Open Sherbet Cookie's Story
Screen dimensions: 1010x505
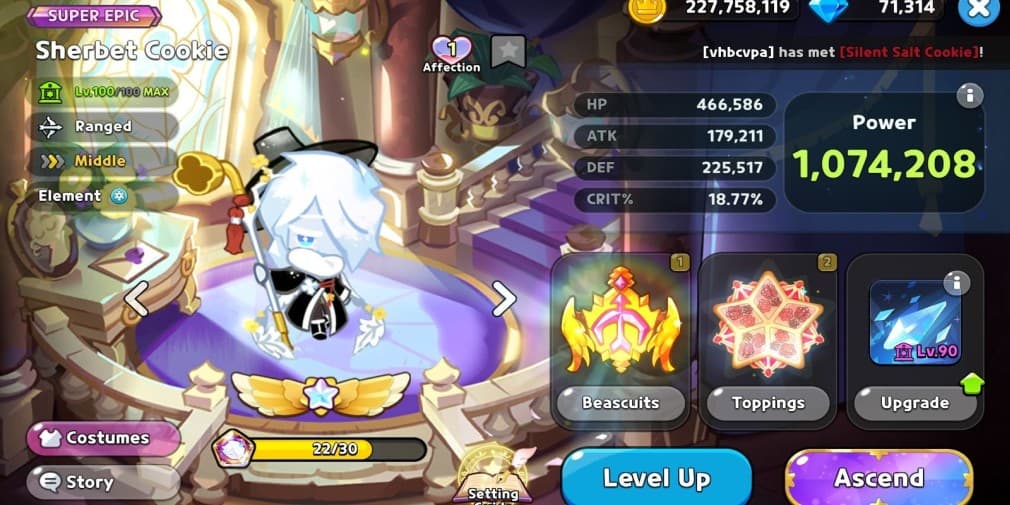click(104, 482)
